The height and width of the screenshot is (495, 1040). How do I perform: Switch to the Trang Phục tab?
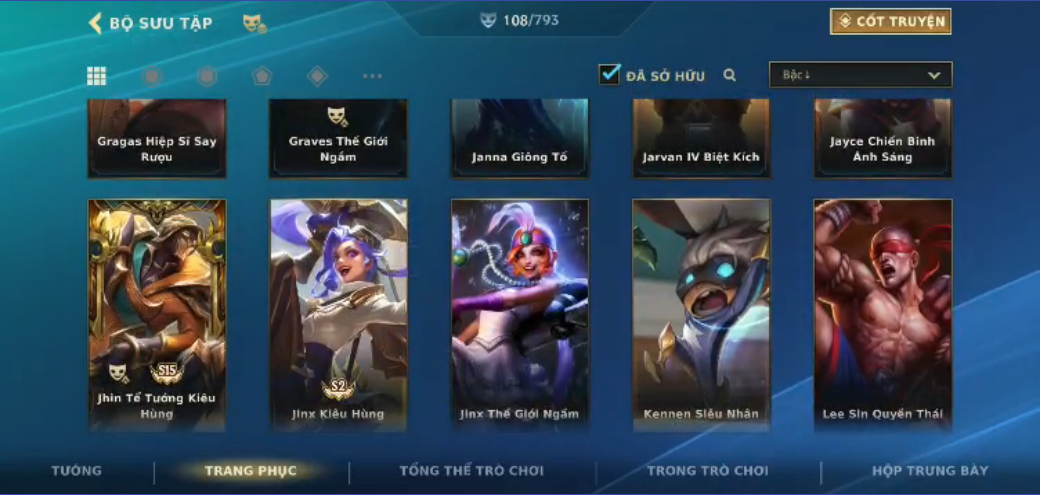pyautogui.click(x=250, y=470)
